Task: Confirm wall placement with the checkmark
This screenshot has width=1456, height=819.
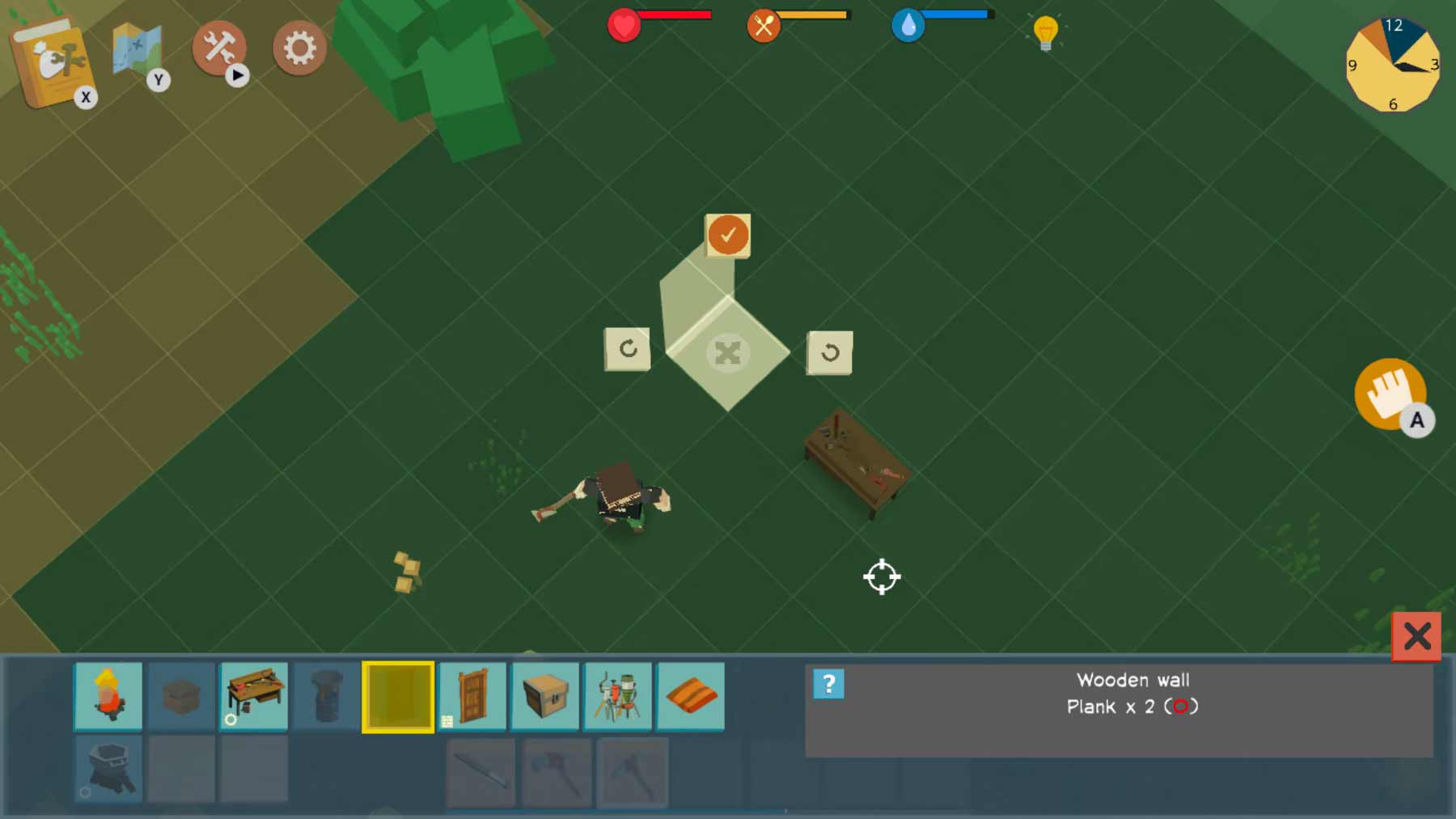Action: 728,235
